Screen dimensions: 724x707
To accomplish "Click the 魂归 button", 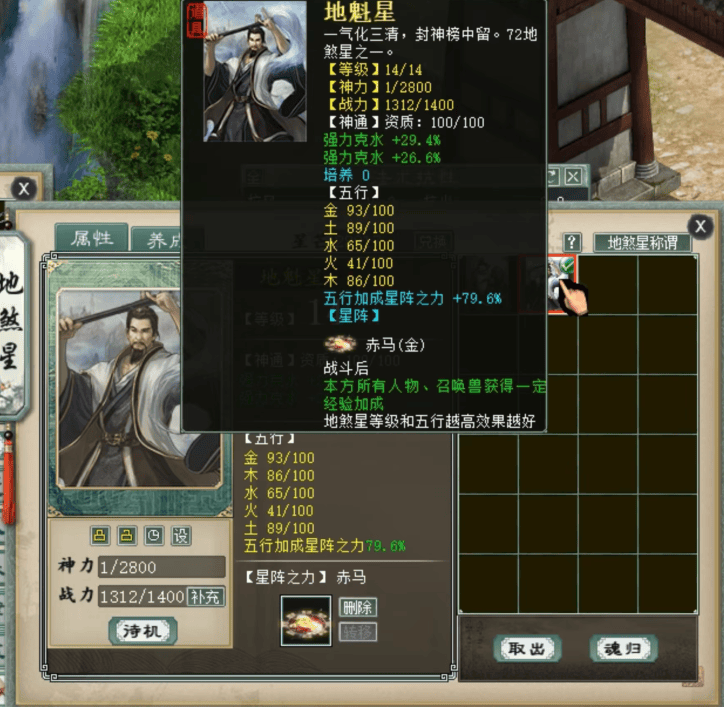I will [x=622, y=648].
